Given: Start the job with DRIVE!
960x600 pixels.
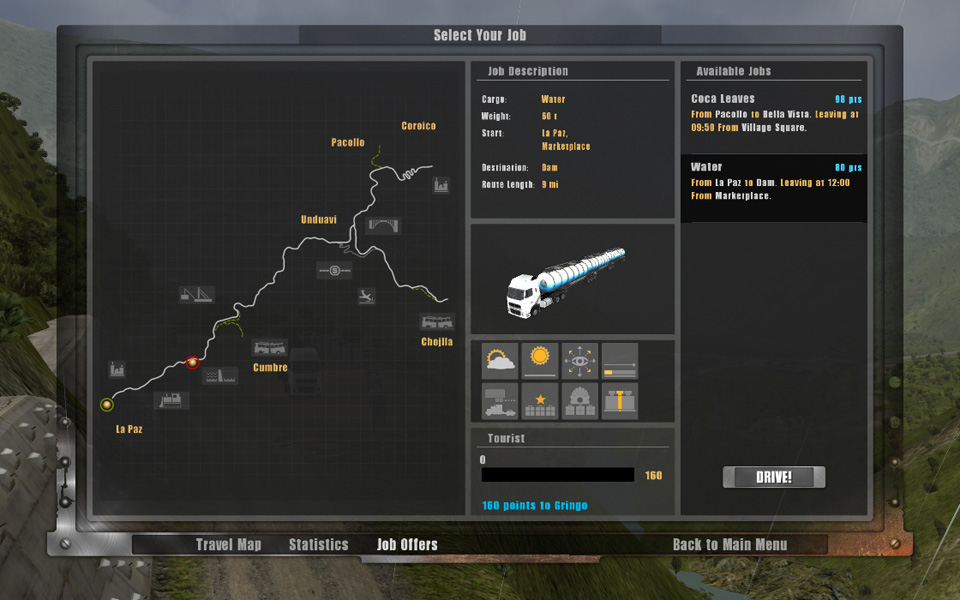Looking at the screenshot, I should click(x=774, y=477).
